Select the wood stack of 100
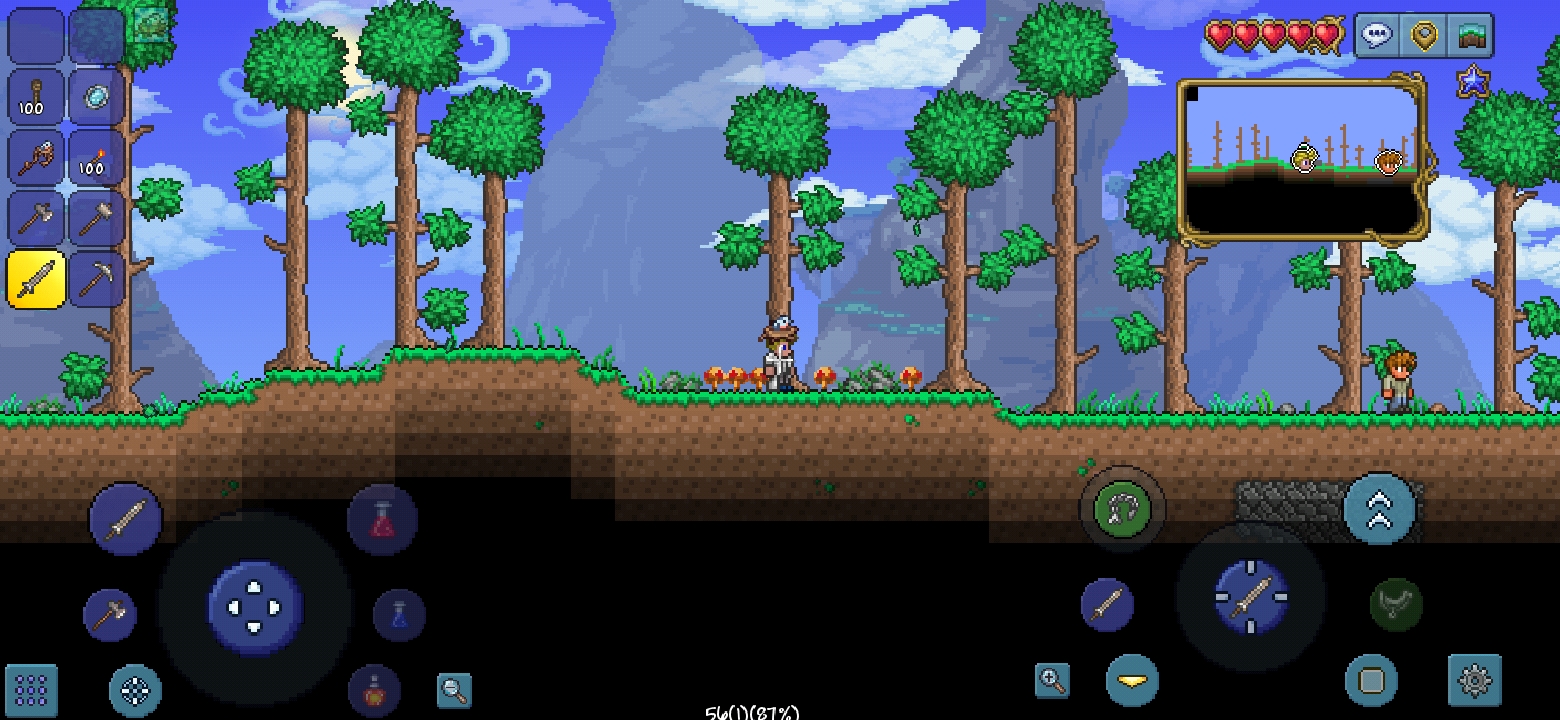Image resolution: width=1560 pixels, height=720 pixels. point(35,98)
